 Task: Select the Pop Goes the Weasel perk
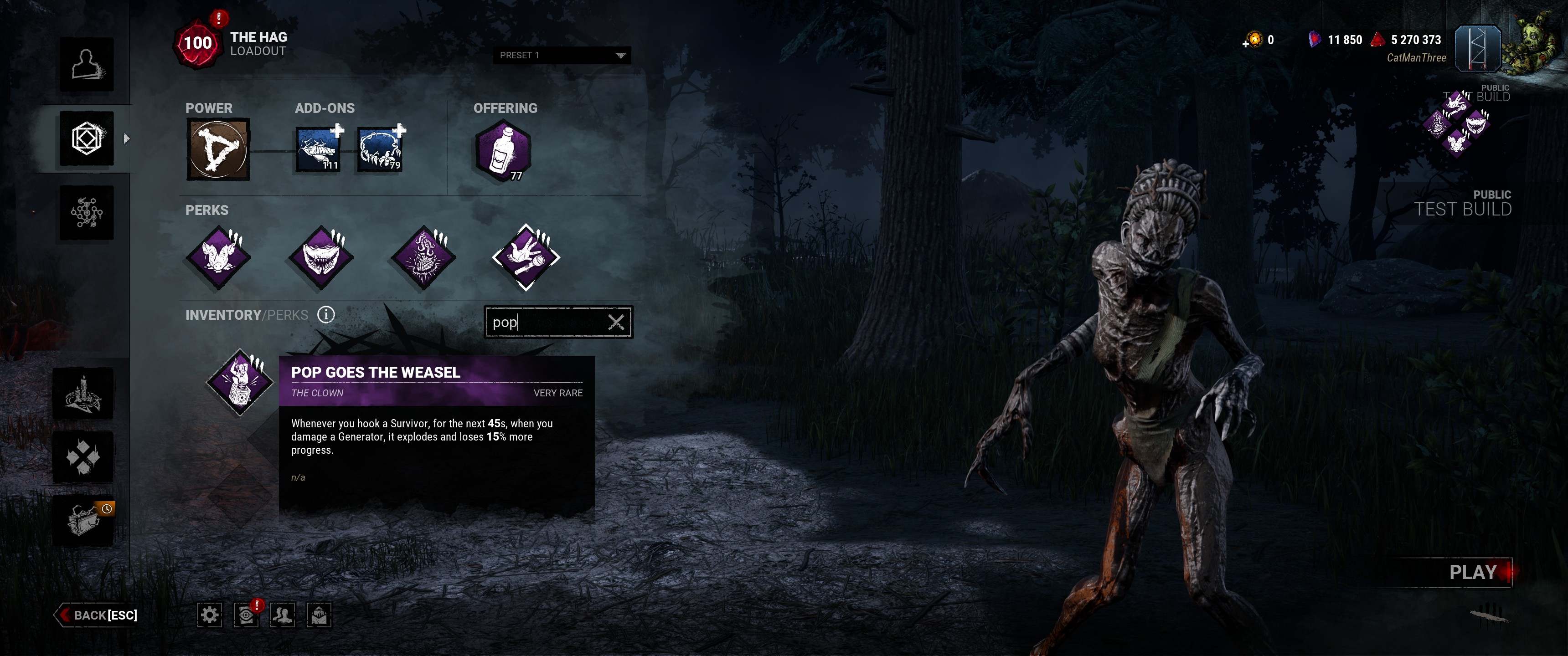[240, 382]
